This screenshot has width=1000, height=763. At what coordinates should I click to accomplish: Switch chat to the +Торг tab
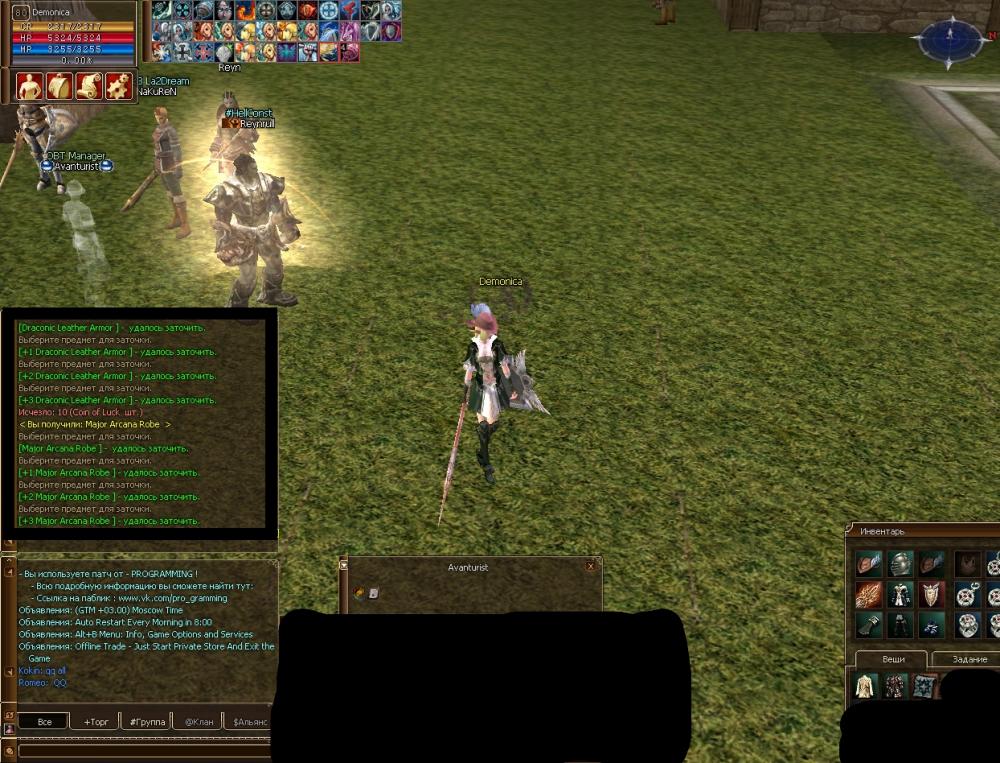96,721
